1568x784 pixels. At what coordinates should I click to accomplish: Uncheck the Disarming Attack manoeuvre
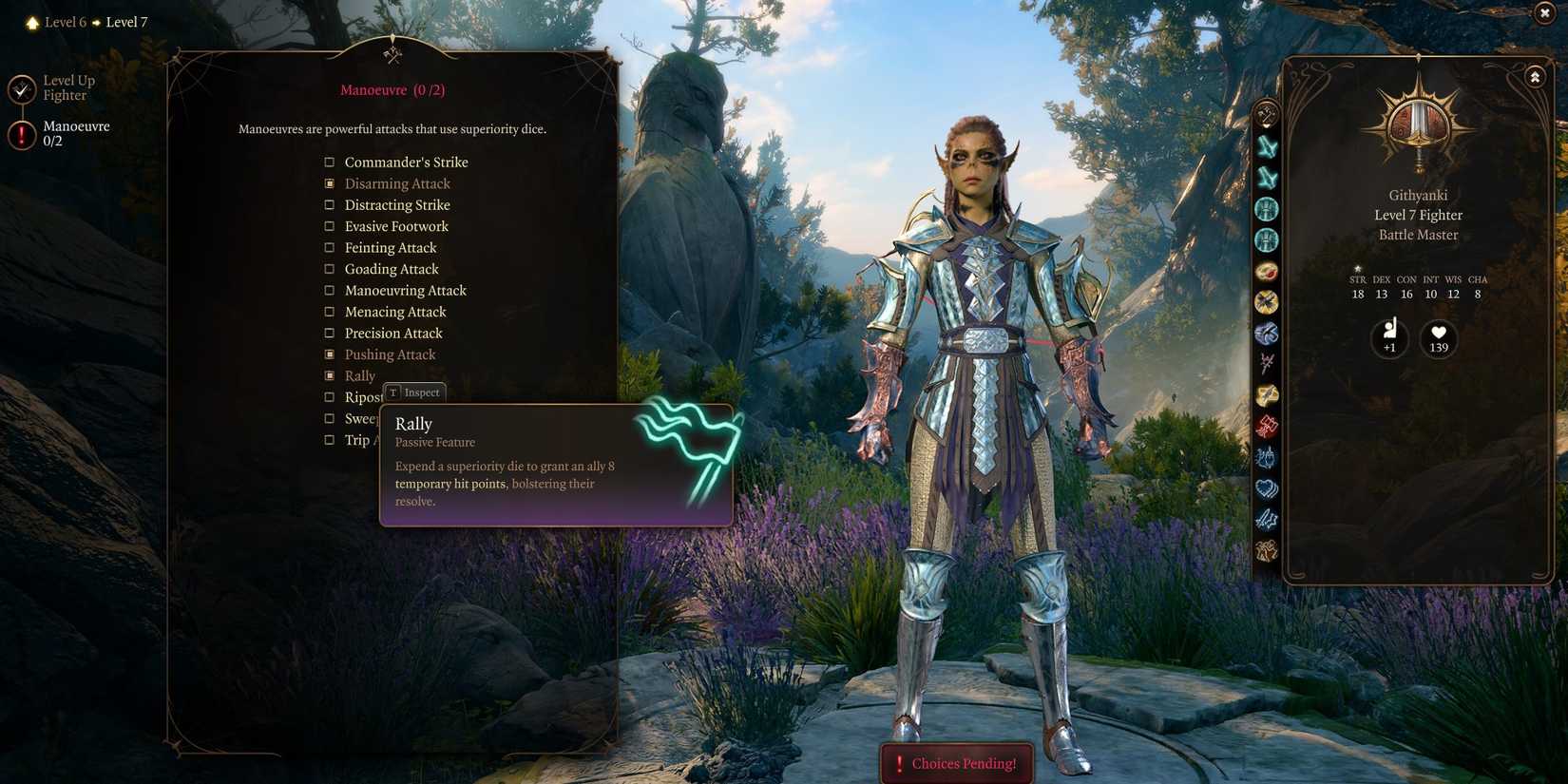[x=329, y=182]
